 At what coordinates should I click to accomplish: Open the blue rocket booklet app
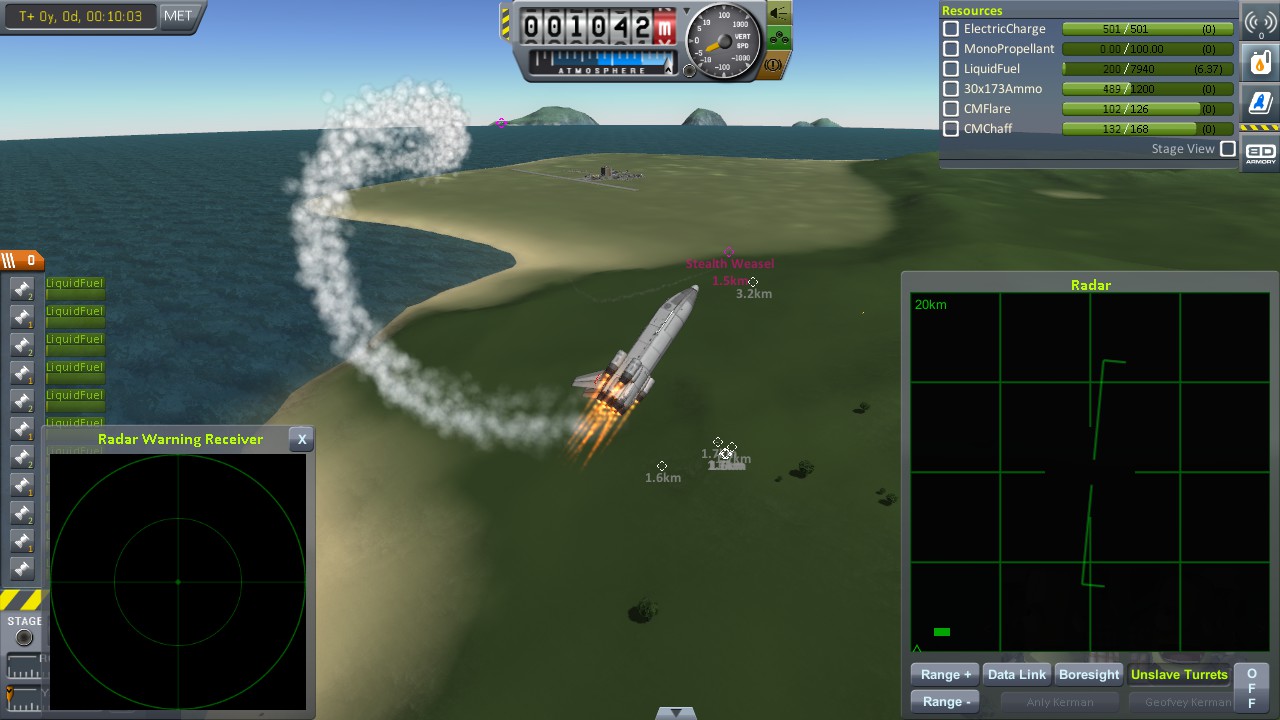[1260, 102]
